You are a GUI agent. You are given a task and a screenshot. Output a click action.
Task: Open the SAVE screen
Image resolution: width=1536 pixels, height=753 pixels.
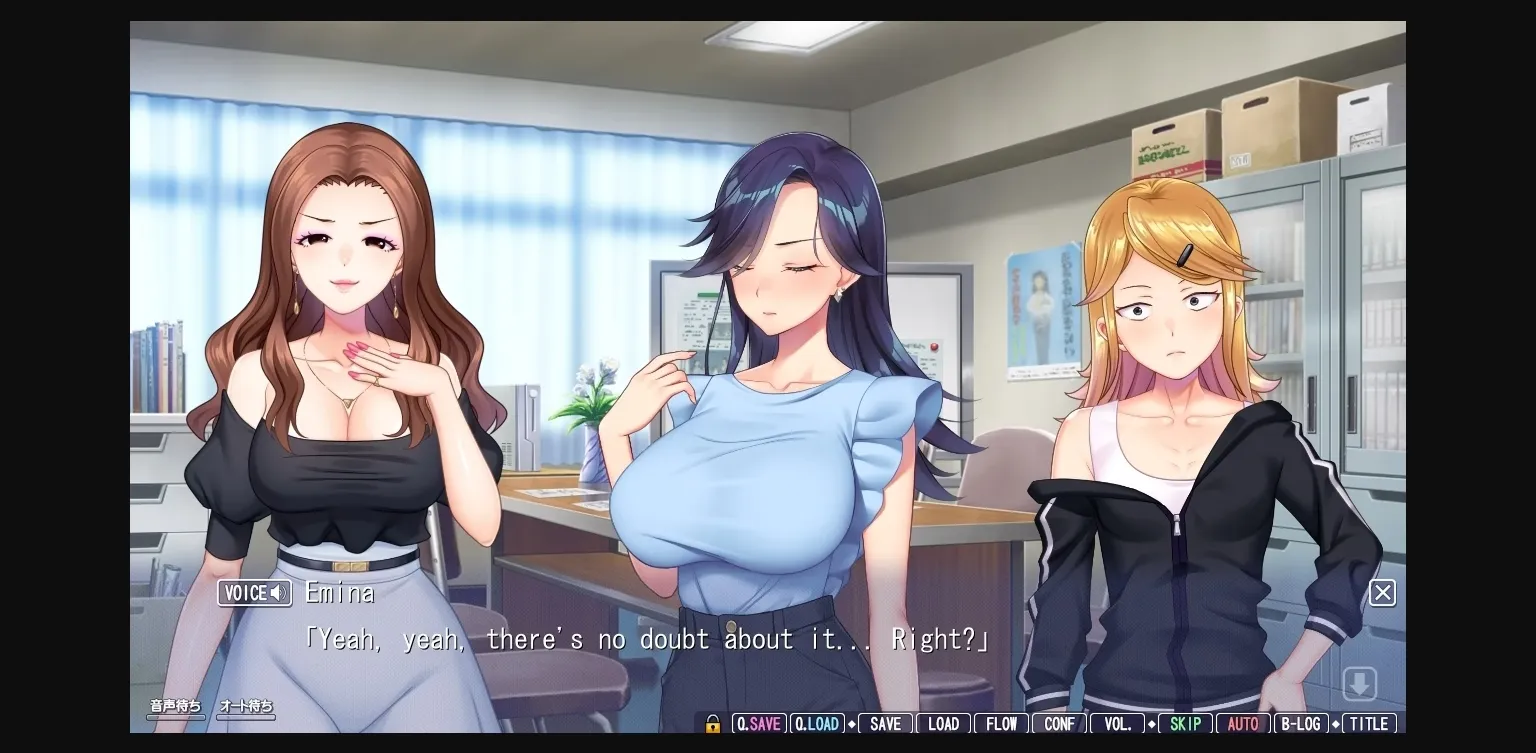click(x=885, y=723)
